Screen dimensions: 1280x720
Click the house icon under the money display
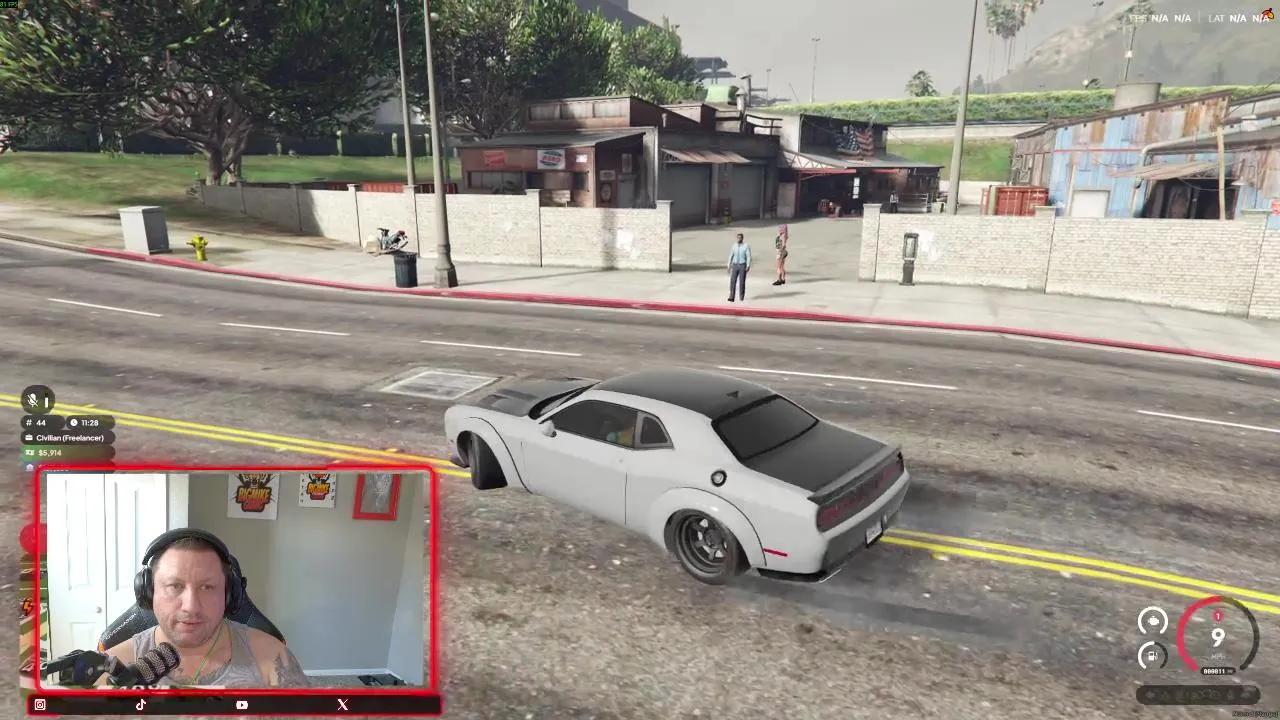tap(28, 465)
